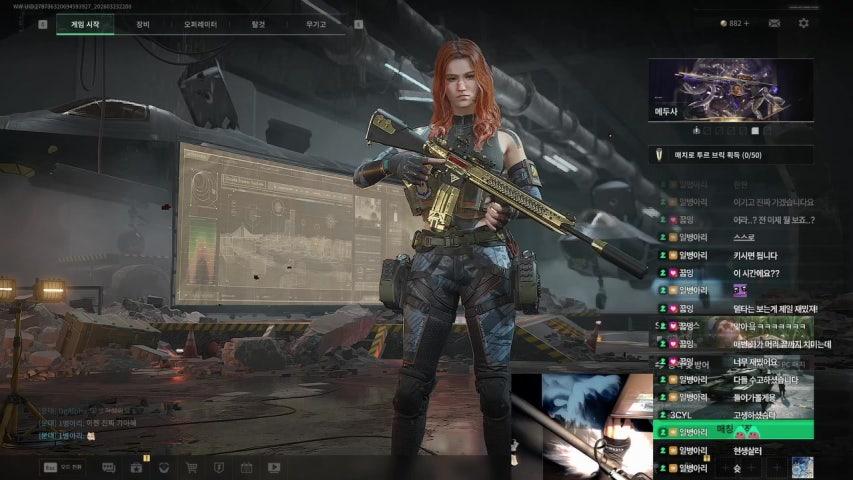Open the mail envelope icon
Viewport: 853px width, 480px height.
(x=774, y=23)
